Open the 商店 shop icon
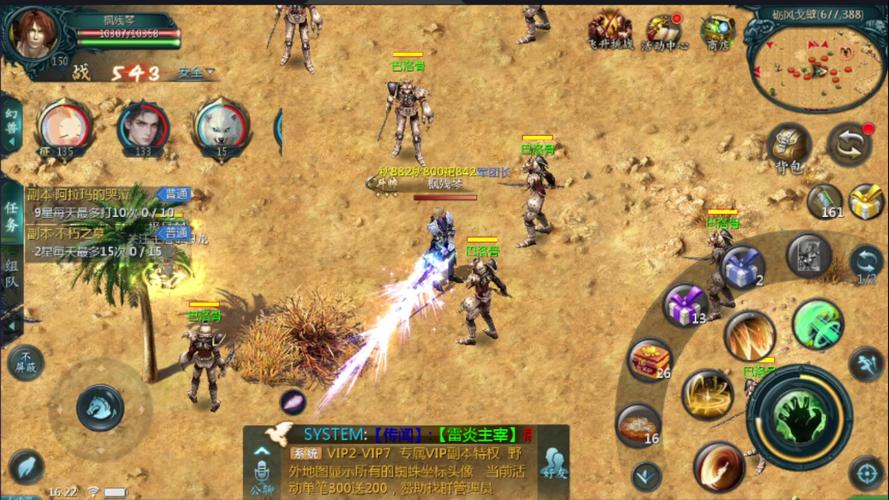The image size is (889, 500). [716, 30]
